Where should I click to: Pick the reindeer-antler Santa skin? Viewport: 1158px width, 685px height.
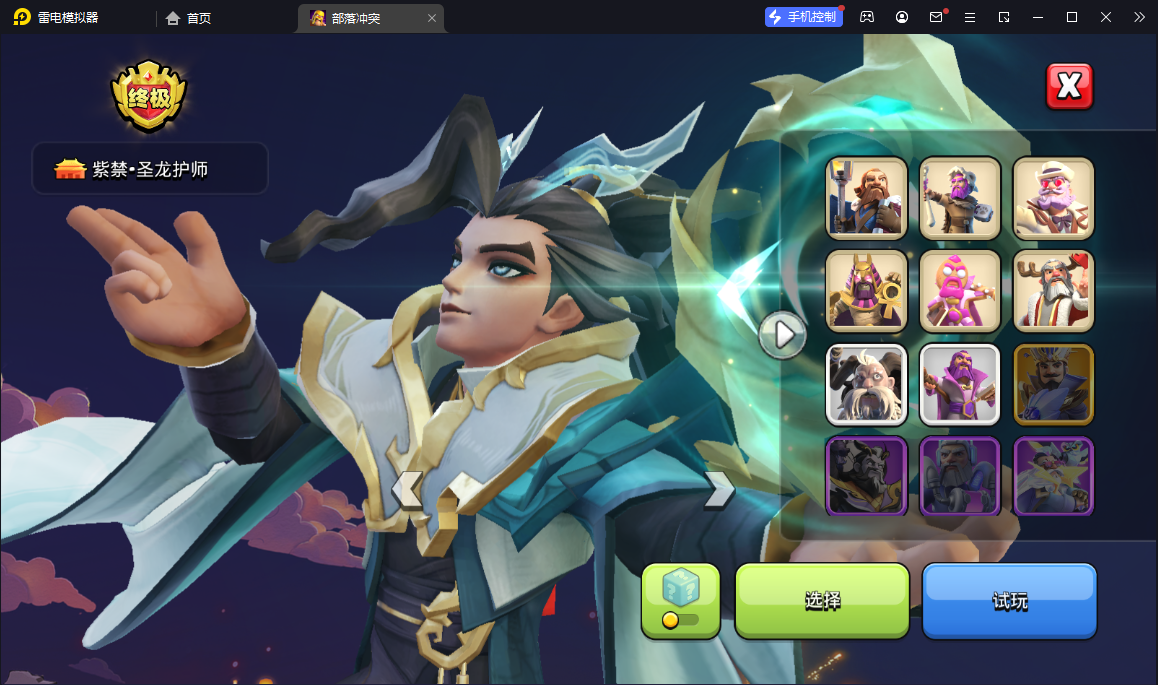1053,291
